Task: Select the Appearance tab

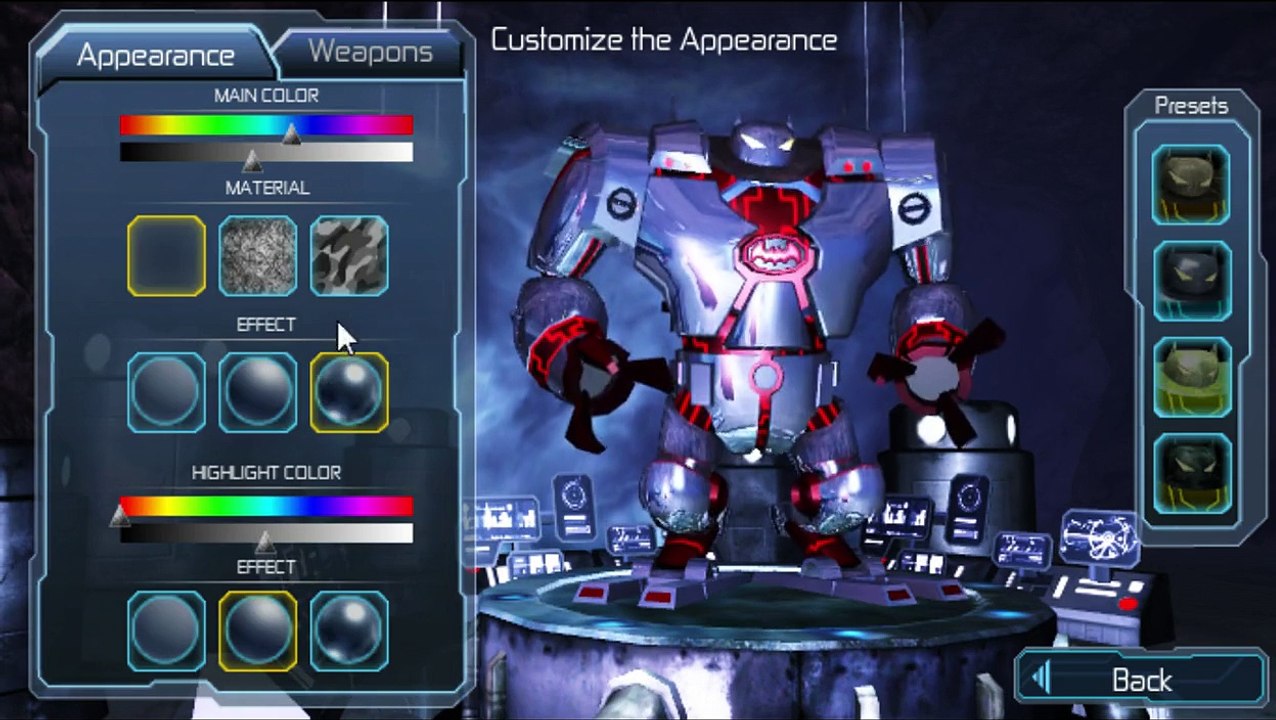Action: (x=155, y=55)
